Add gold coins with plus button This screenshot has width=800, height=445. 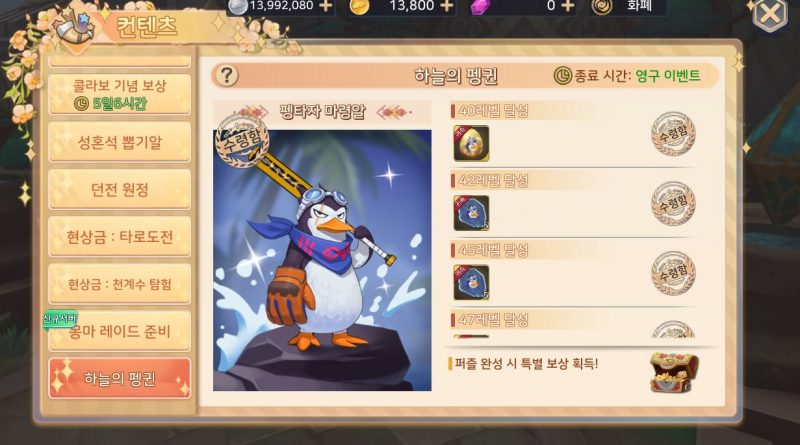446,5
